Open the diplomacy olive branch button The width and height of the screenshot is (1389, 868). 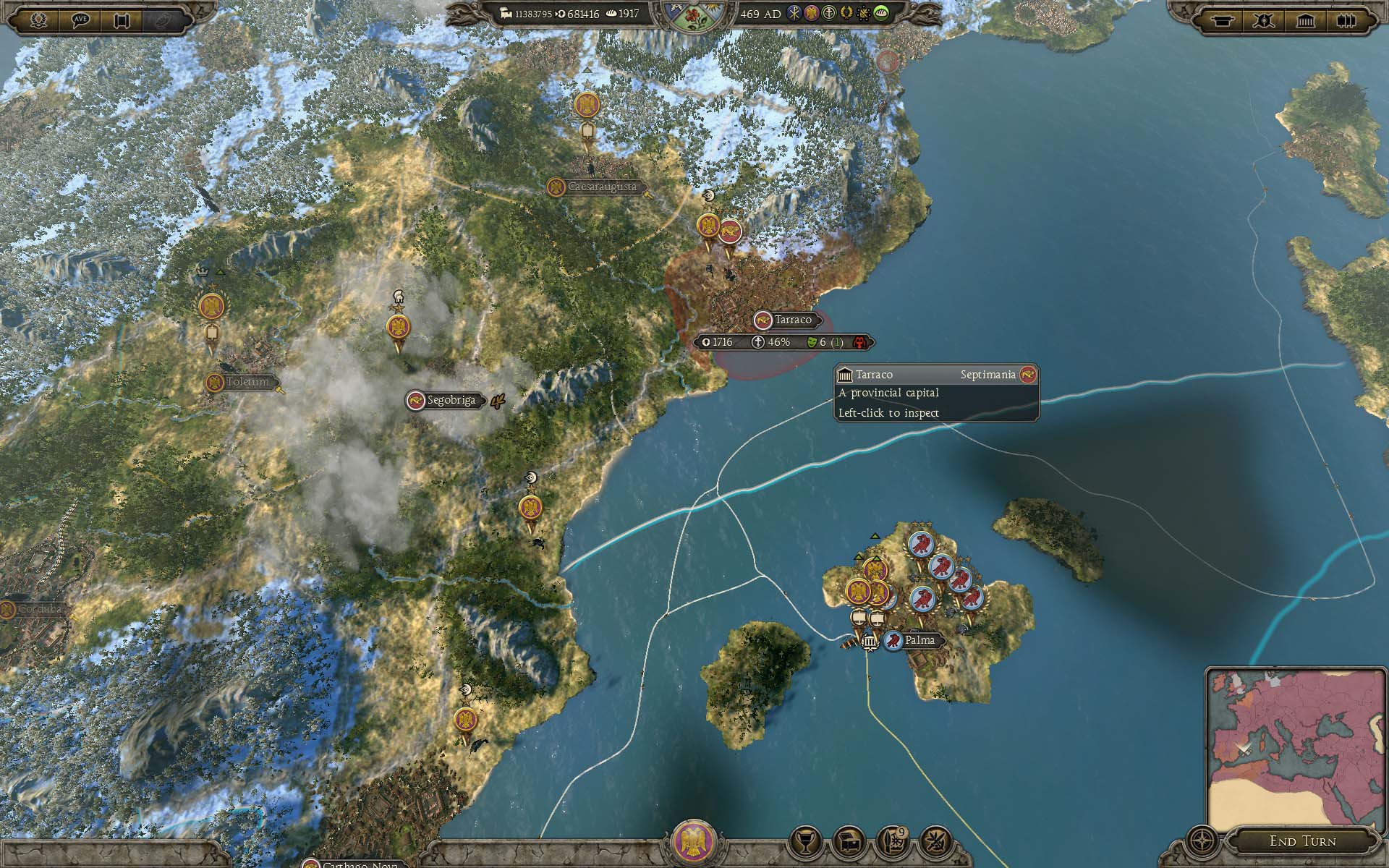pos(935,841)
